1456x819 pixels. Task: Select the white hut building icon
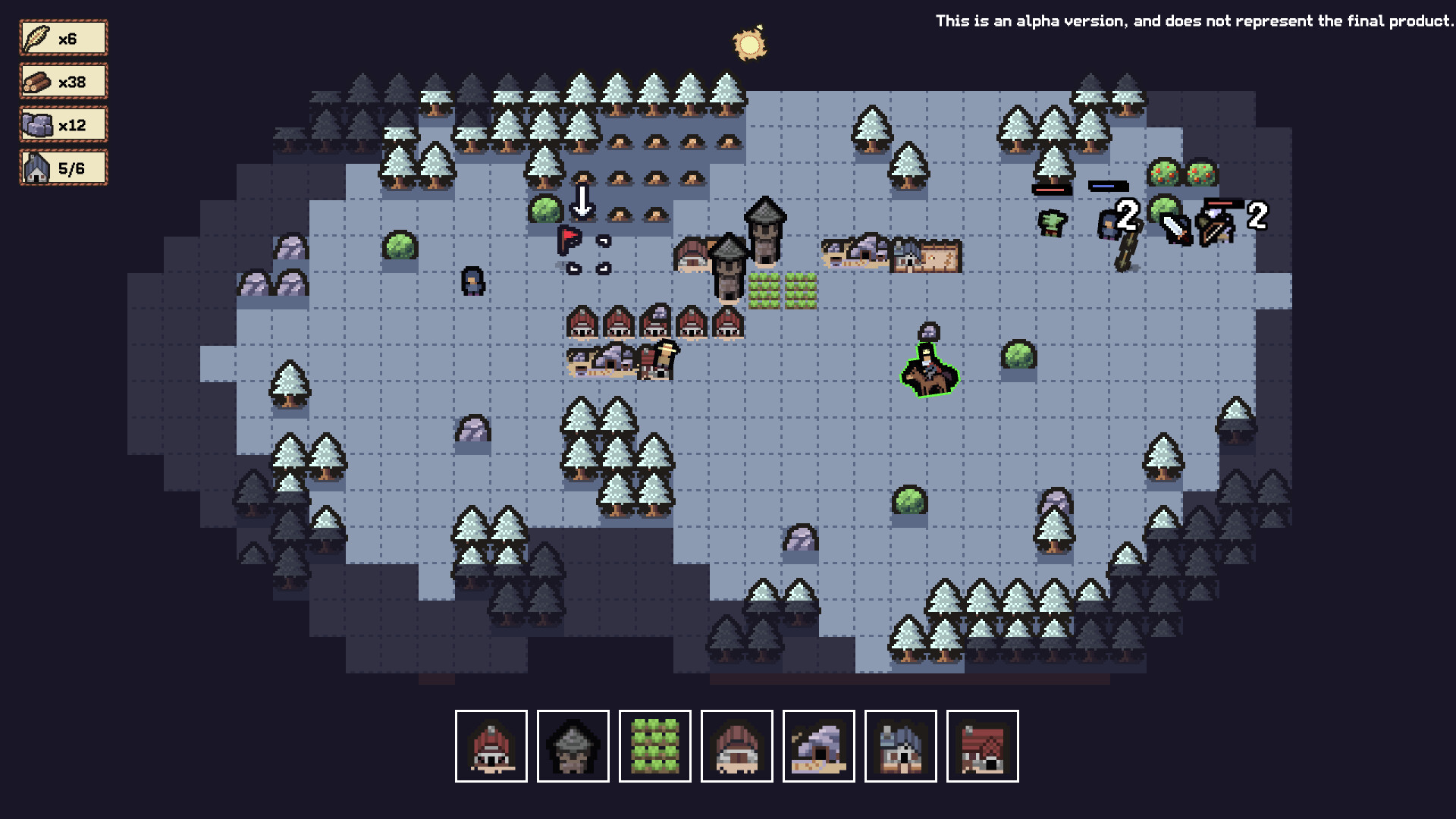coord(737,745)
